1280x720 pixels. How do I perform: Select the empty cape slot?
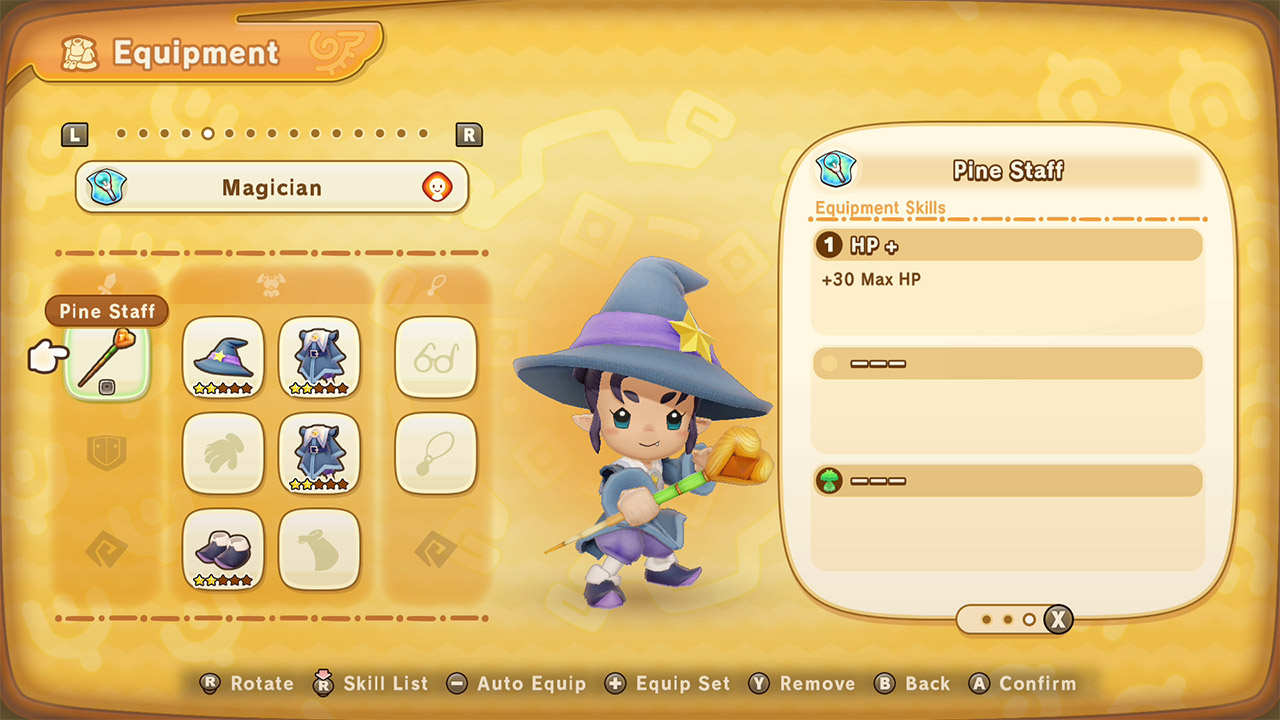[x=319, y=549]
